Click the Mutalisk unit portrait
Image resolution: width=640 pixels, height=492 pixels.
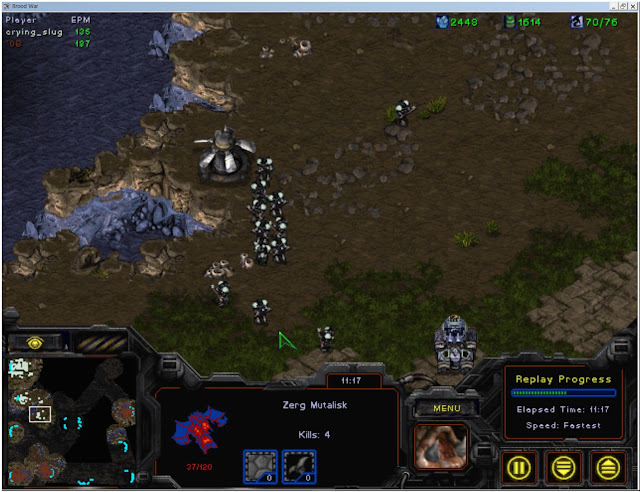click(440, 446)
